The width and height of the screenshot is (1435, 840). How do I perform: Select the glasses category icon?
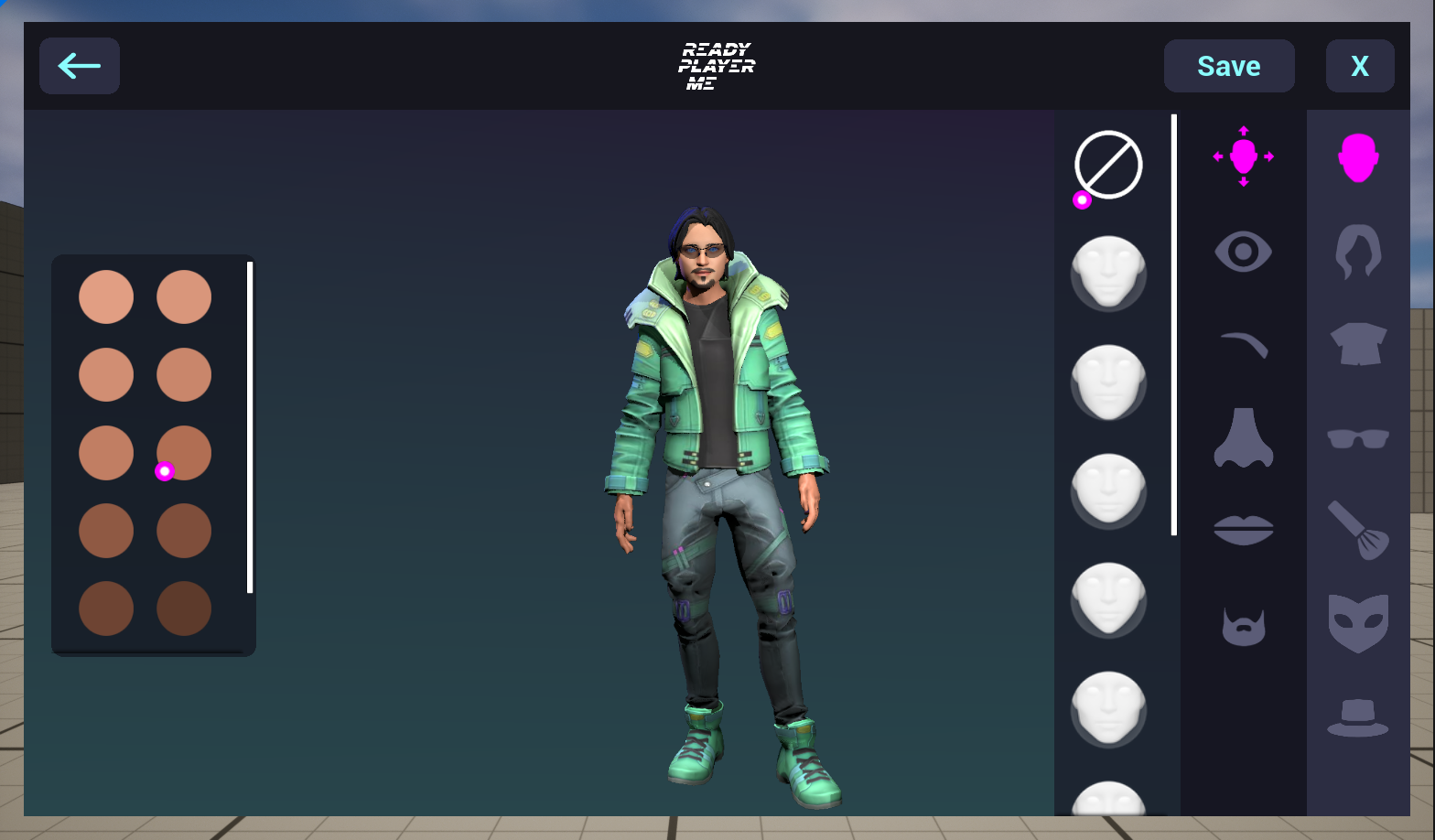click(1360, 438)
